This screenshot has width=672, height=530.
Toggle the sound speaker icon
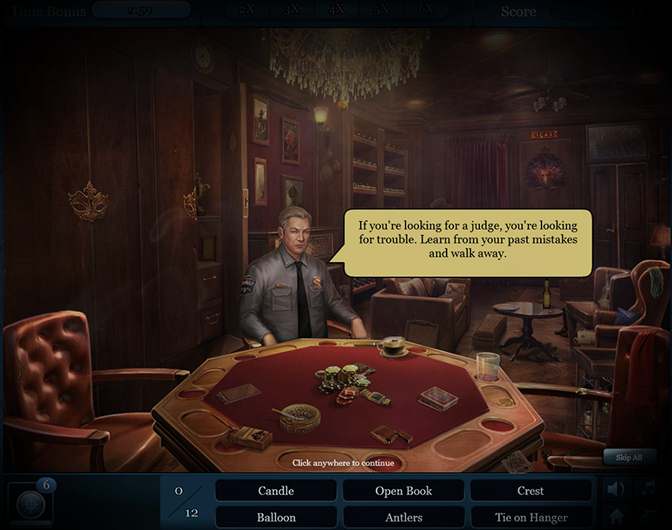[x=617, y=489]
